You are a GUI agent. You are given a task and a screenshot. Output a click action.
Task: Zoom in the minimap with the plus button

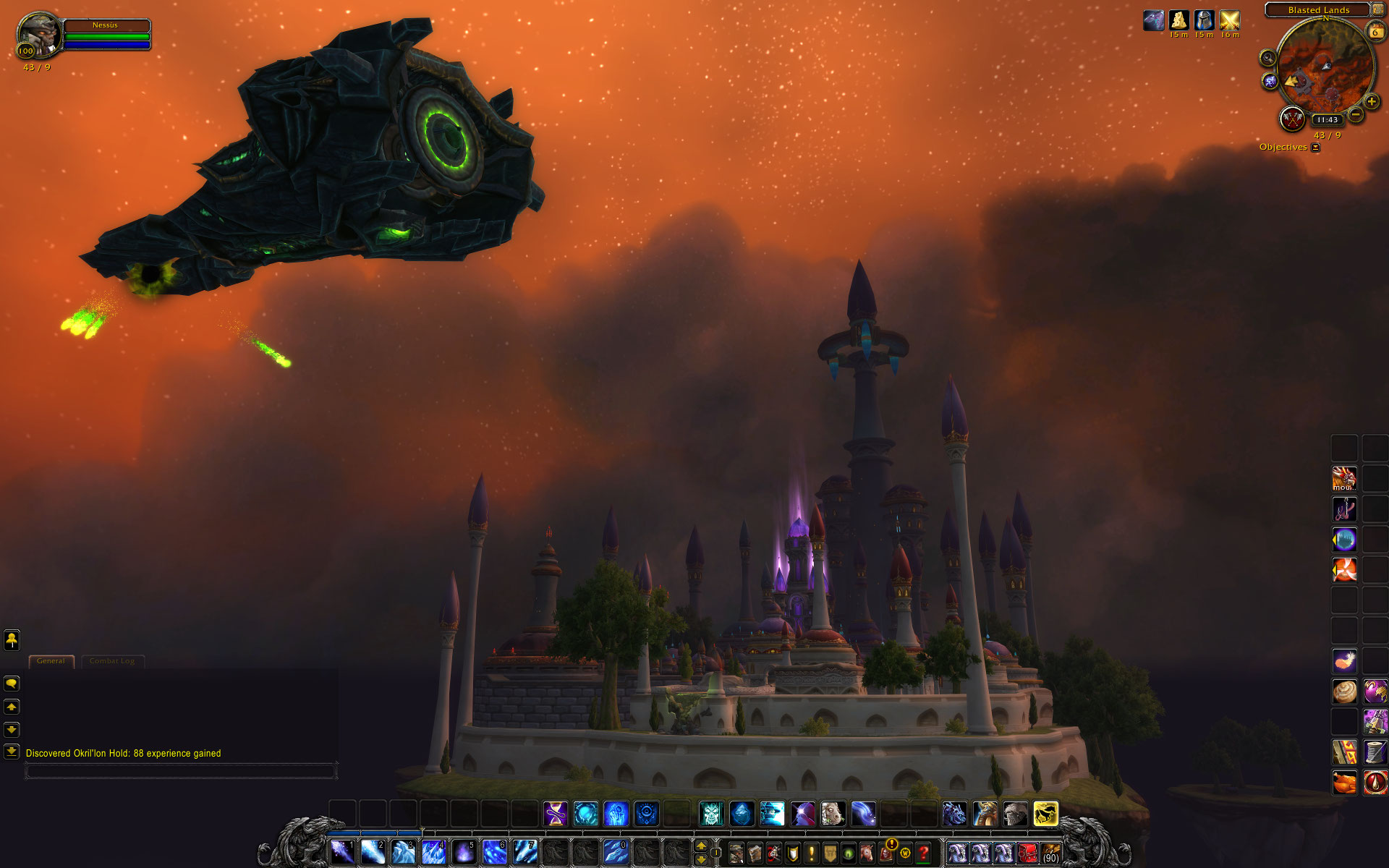(x=1371, y=102)
